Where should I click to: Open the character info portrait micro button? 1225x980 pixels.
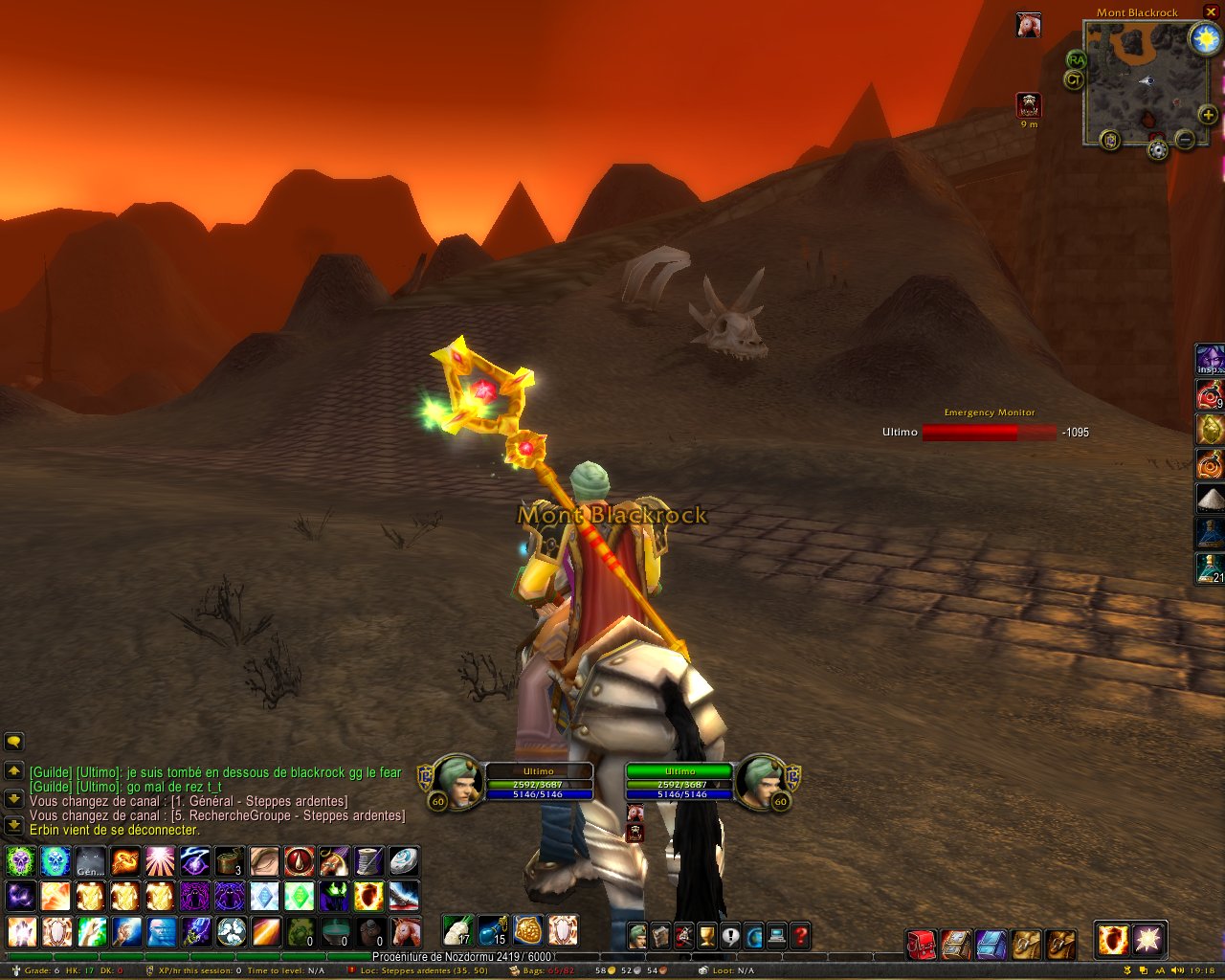(637, 935)
